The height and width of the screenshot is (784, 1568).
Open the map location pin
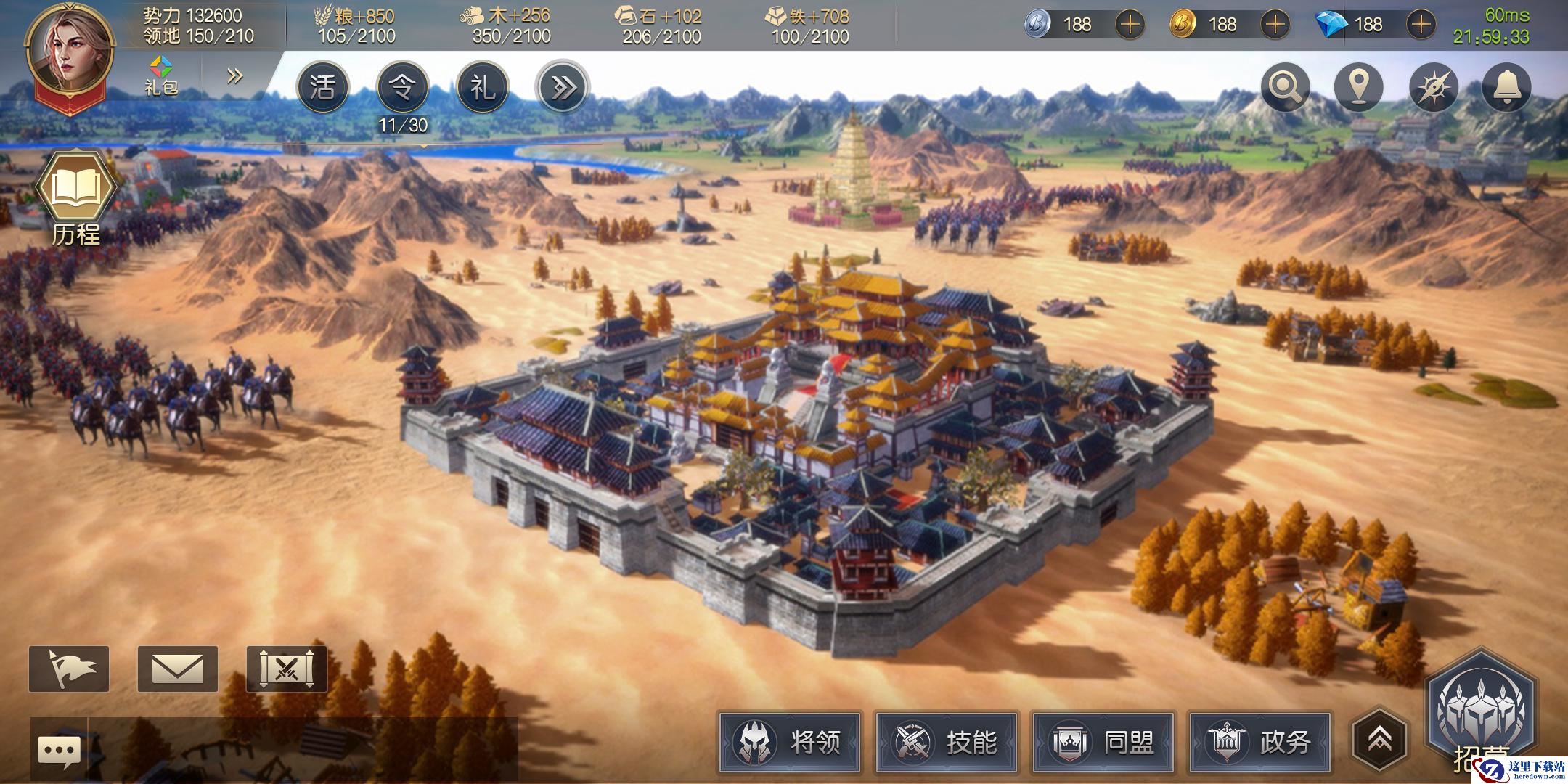1359,88
